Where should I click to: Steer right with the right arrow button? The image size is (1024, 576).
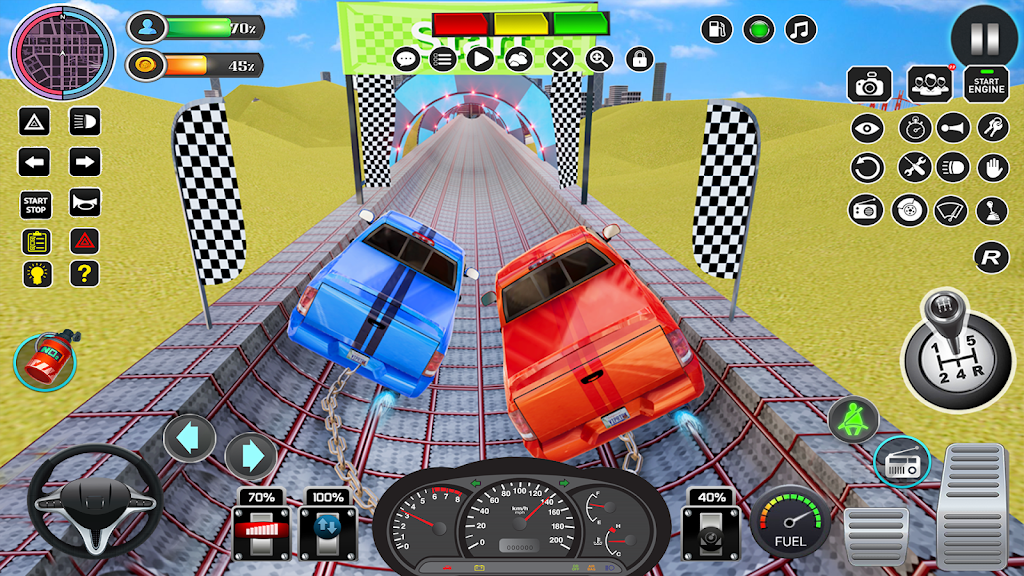[250, 456]
